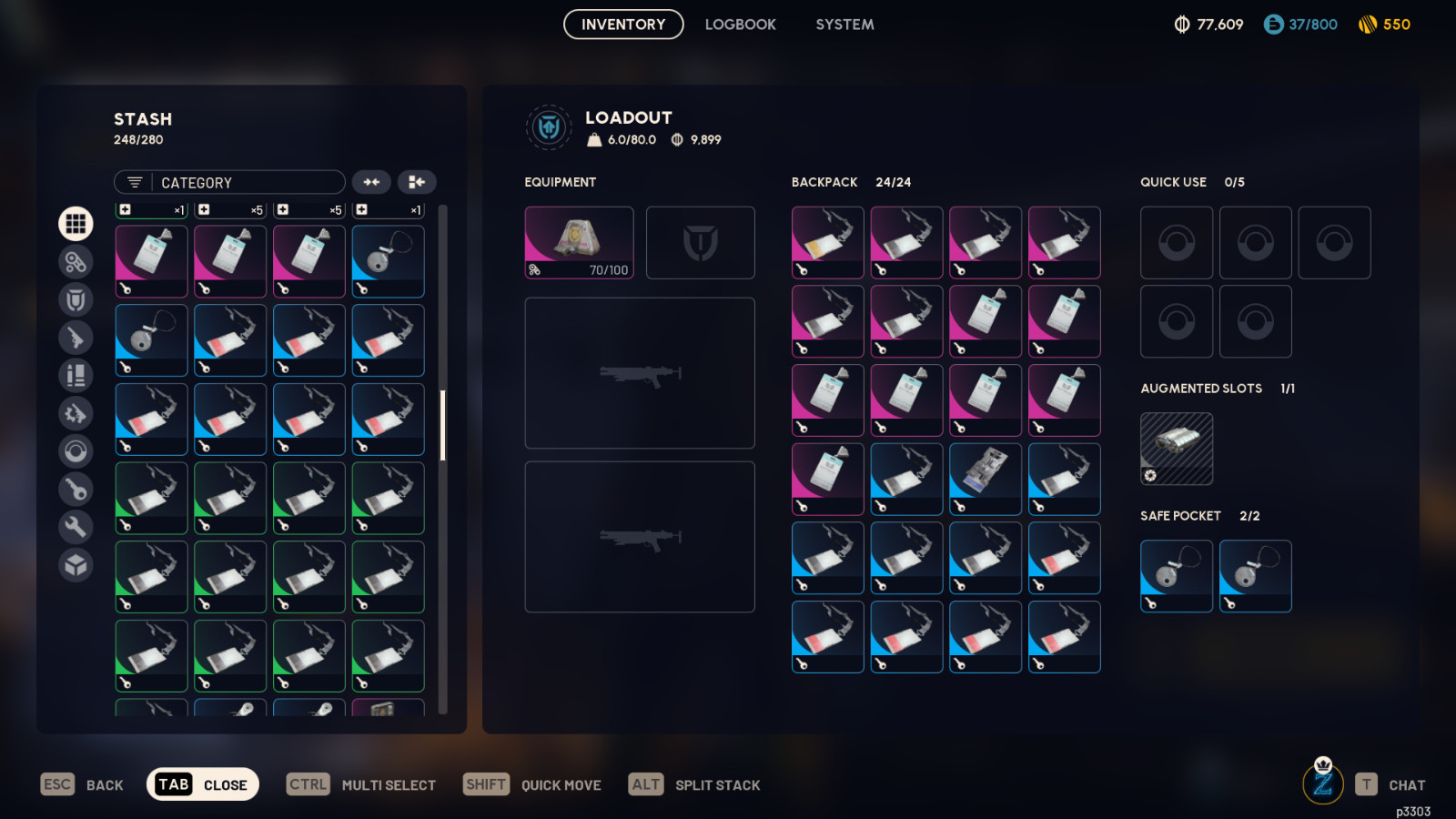This screenshot has height=819, width=1456.
Task: Select the equipped augment showing 70/100
Action: coord(579,242)
